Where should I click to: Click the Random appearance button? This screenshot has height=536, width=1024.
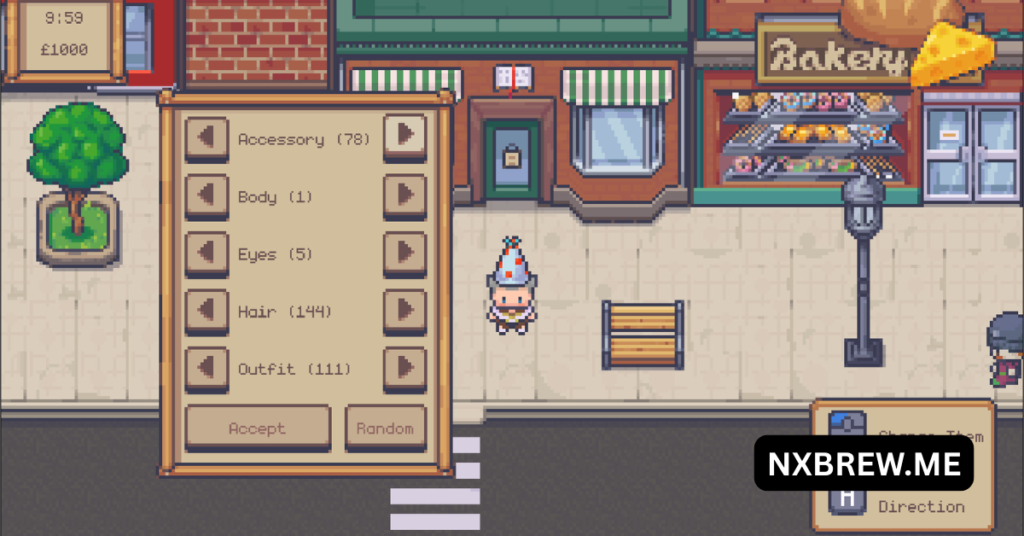(x=385, y=428)
